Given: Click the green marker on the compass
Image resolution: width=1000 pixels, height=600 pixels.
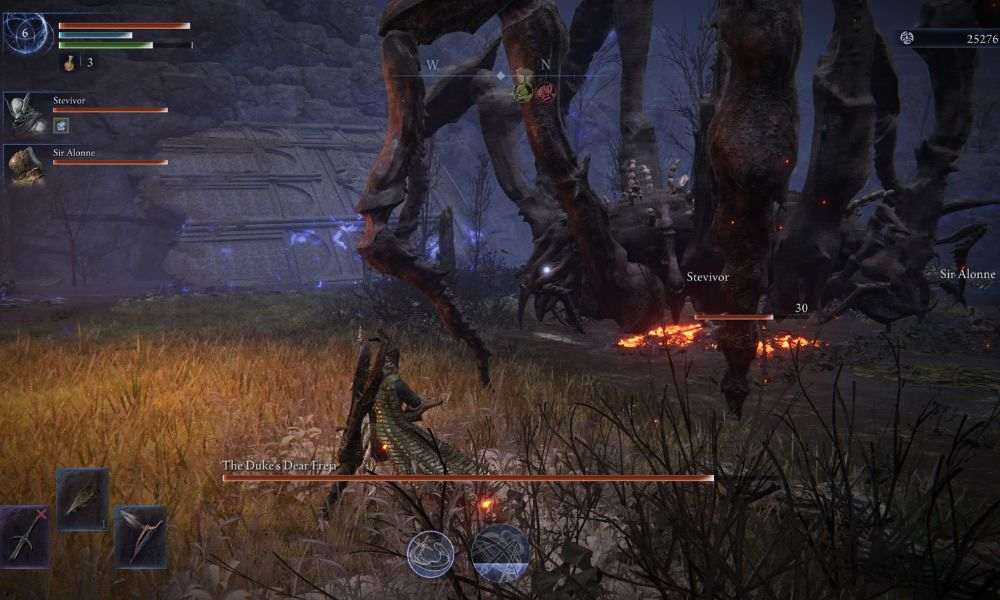Looking at the screenshot, I should click(x=523, y=90).
